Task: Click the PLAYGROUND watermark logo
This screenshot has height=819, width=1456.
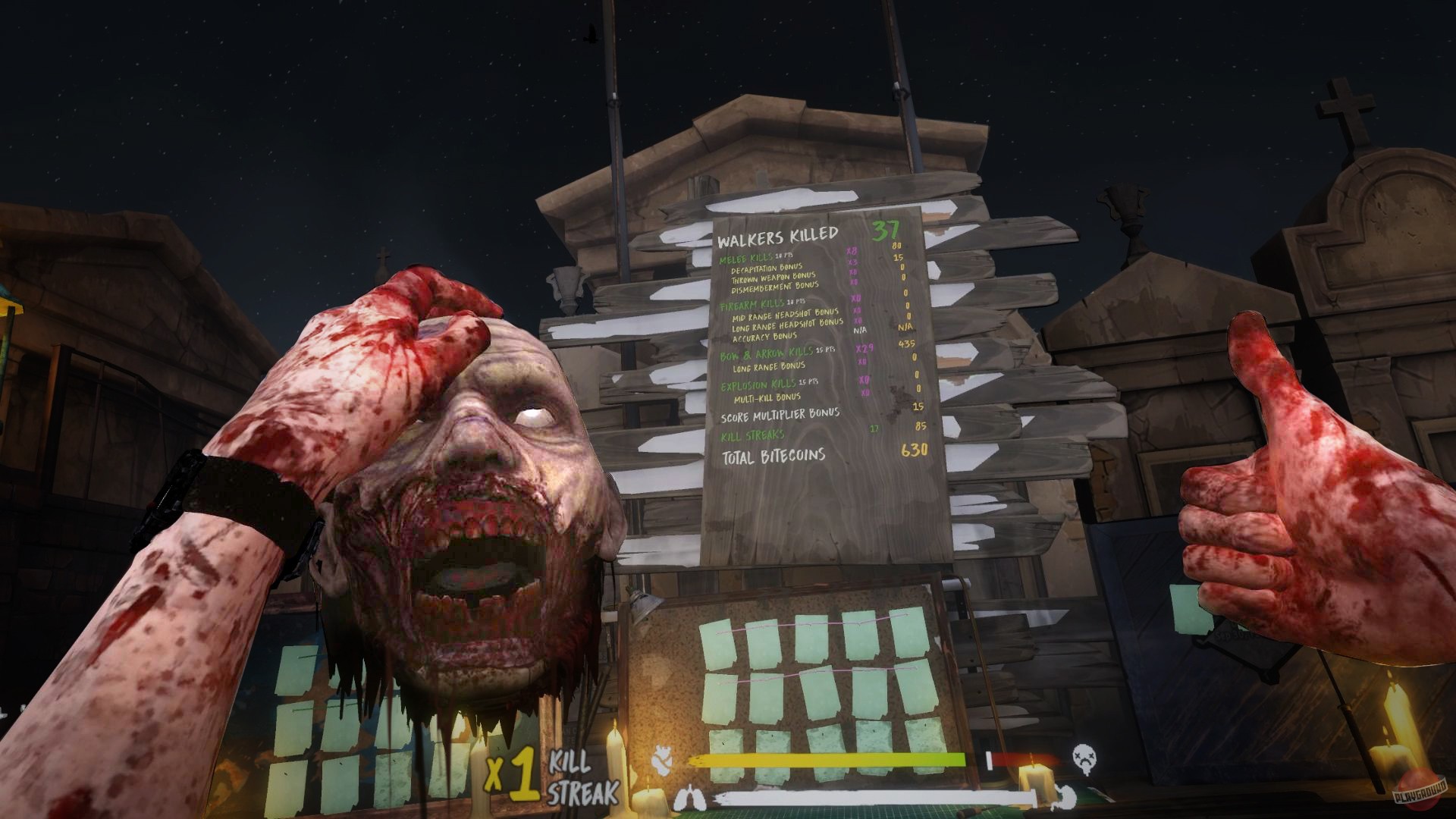Action: (x=1418, y=791)
